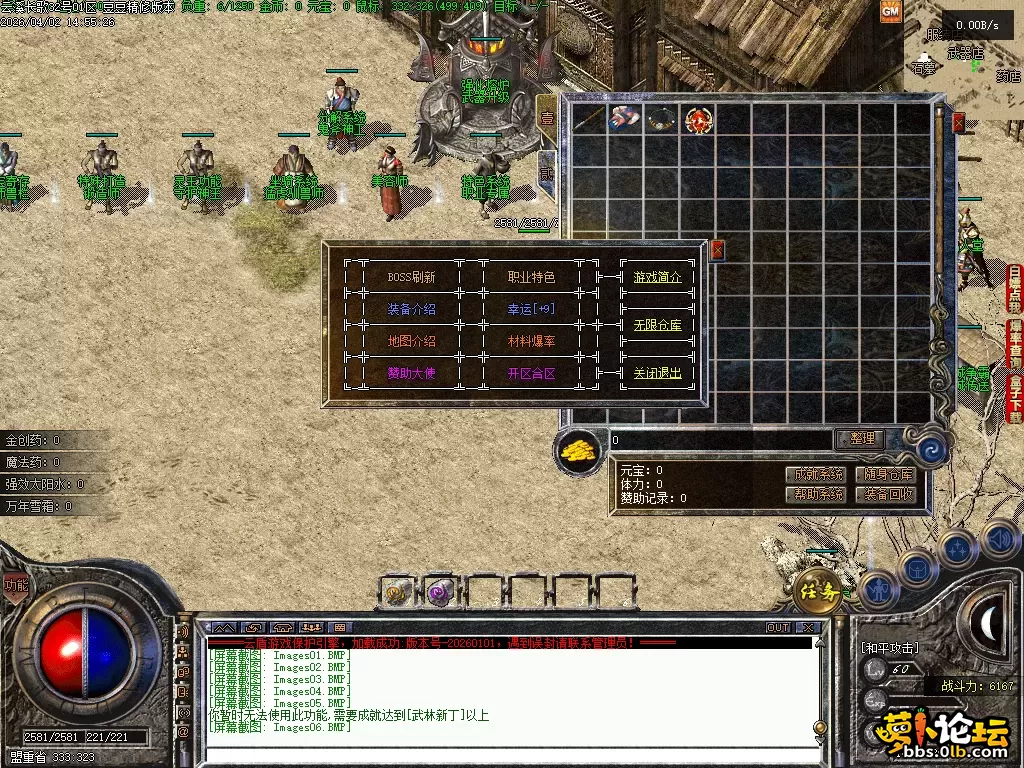Screen dimensions: 1024x768
Task: Show the 地图介绍 page
Action: click(411, 341)
